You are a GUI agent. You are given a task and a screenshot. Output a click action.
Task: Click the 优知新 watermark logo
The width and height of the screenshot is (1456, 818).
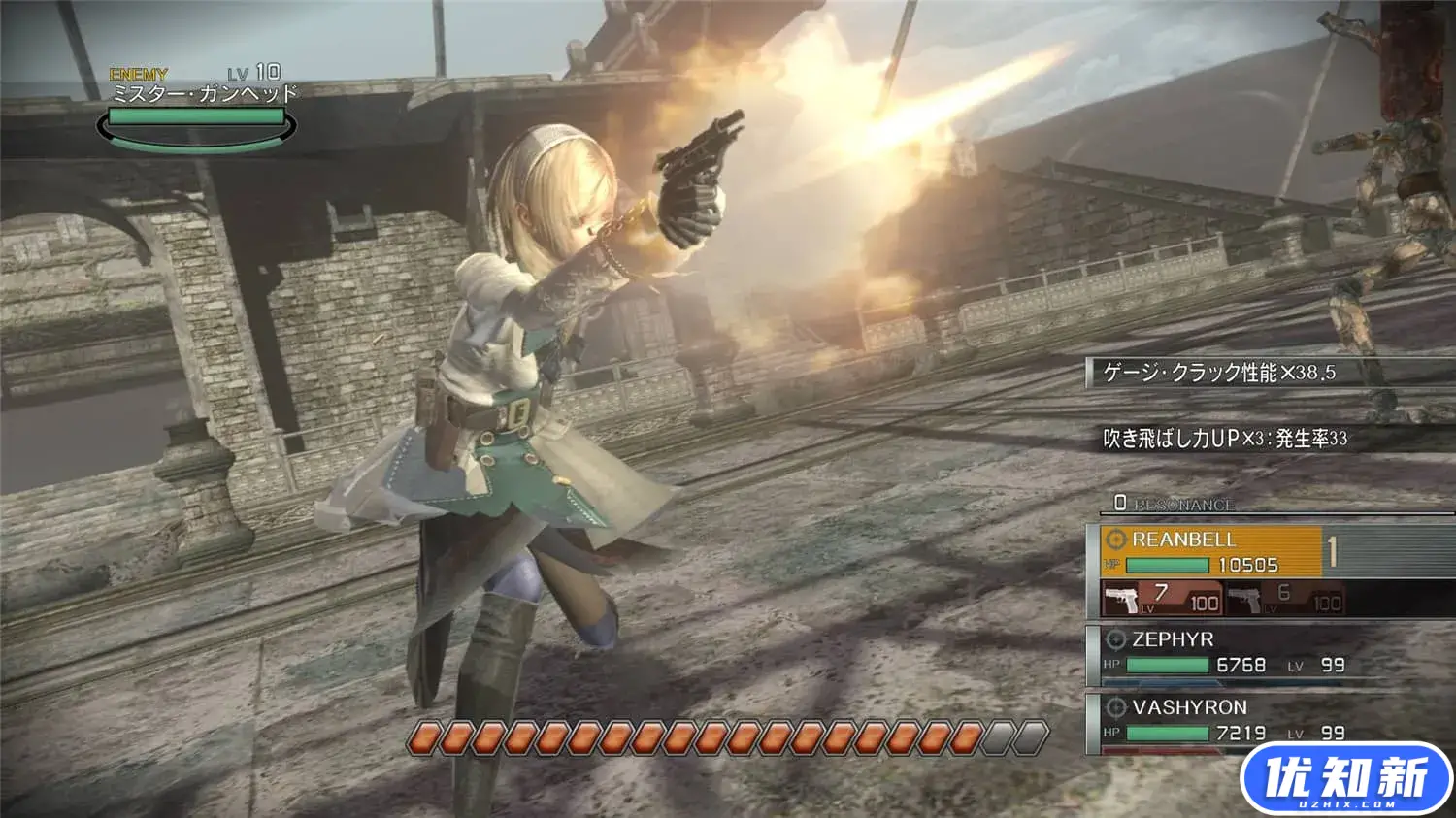(1345, 779)
